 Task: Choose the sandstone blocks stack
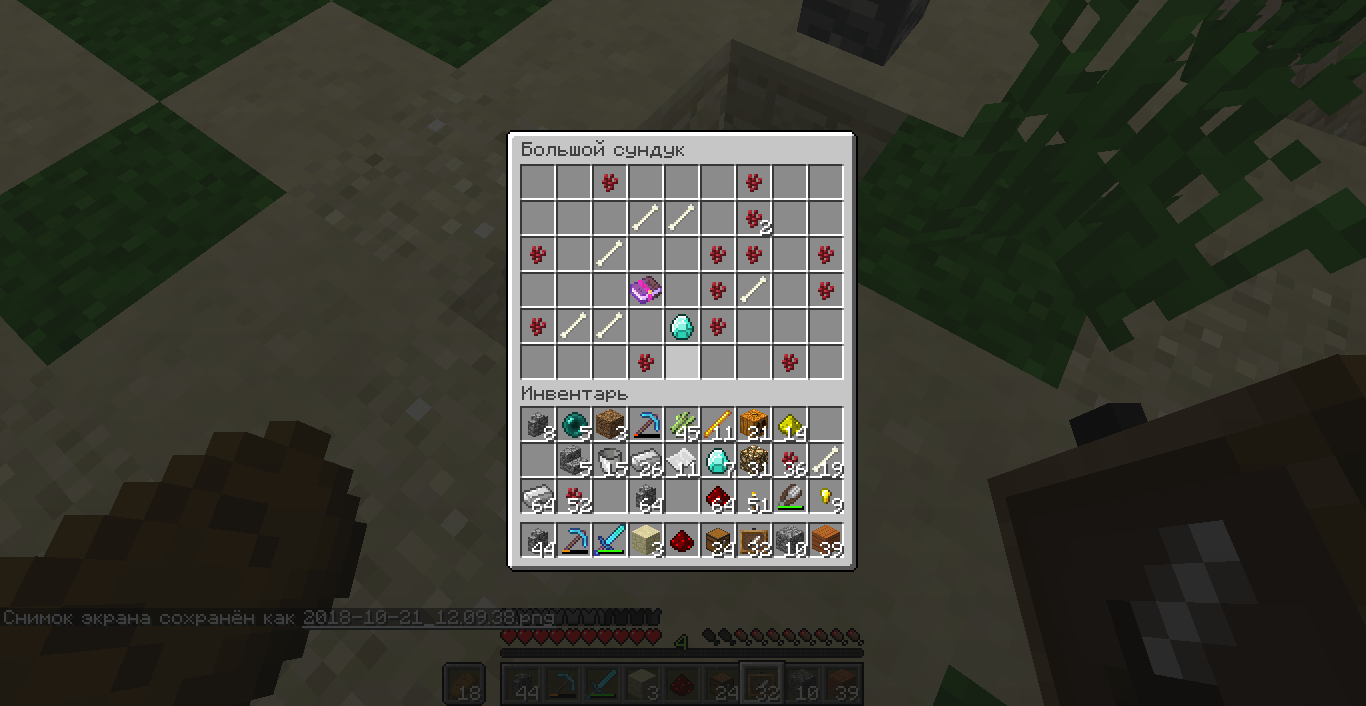(x=646, y=542)
